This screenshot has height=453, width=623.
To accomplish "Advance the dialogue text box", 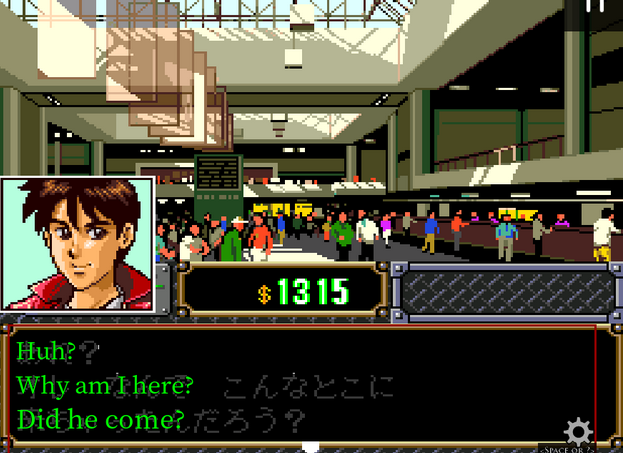I will (300, 385).
